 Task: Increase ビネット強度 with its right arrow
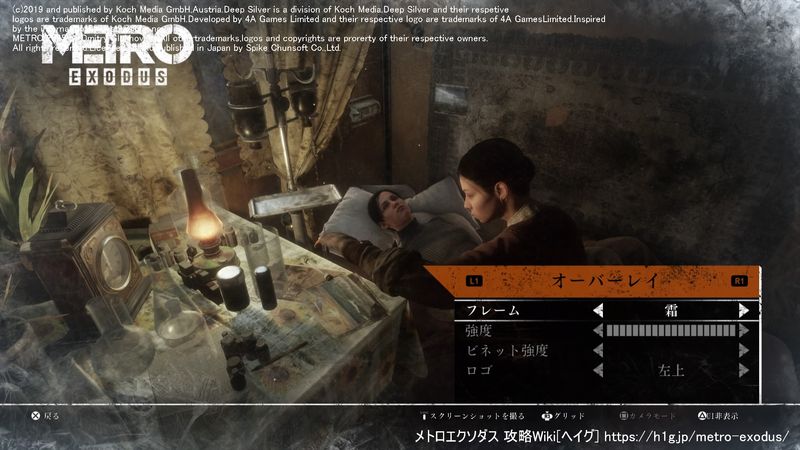tap(743, 351)
